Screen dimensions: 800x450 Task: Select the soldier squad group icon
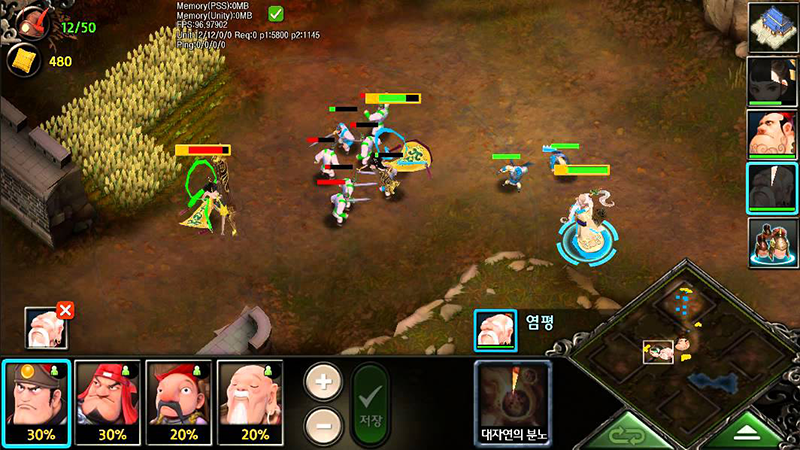point(771,241)
